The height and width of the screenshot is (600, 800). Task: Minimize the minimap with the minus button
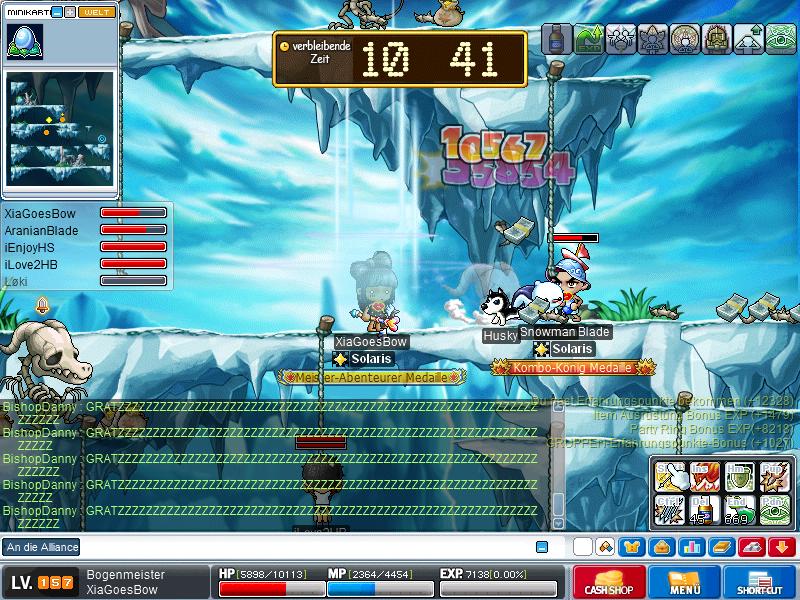coord(57,12)
